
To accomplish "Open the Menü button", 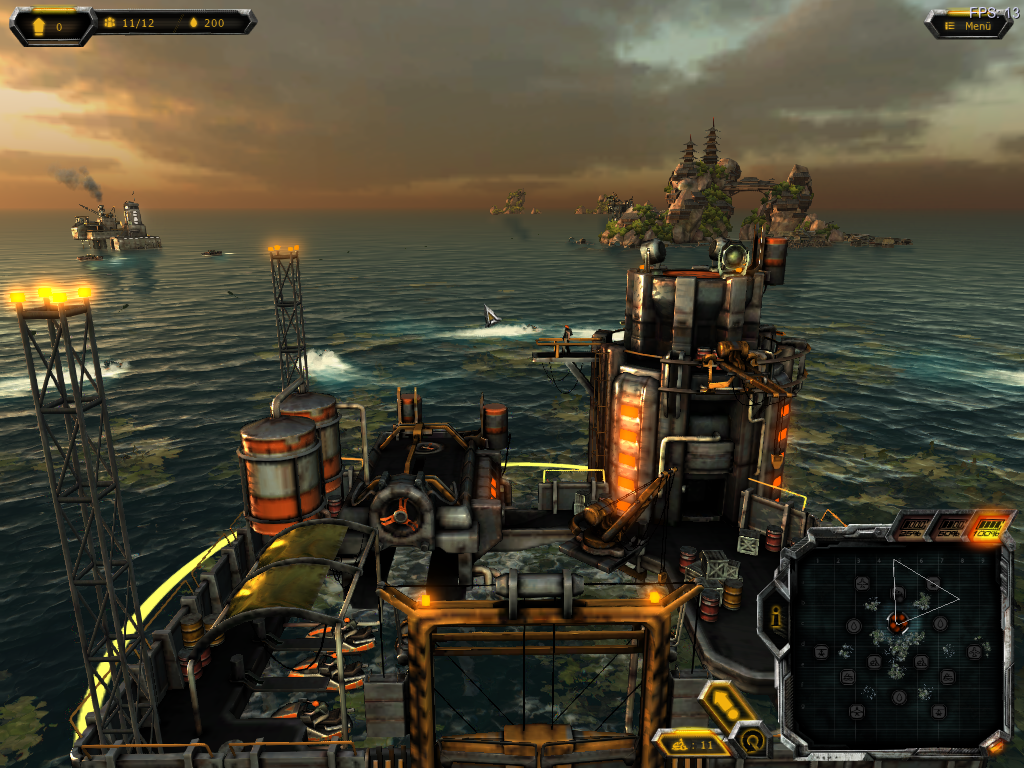I will click(969, 26).
